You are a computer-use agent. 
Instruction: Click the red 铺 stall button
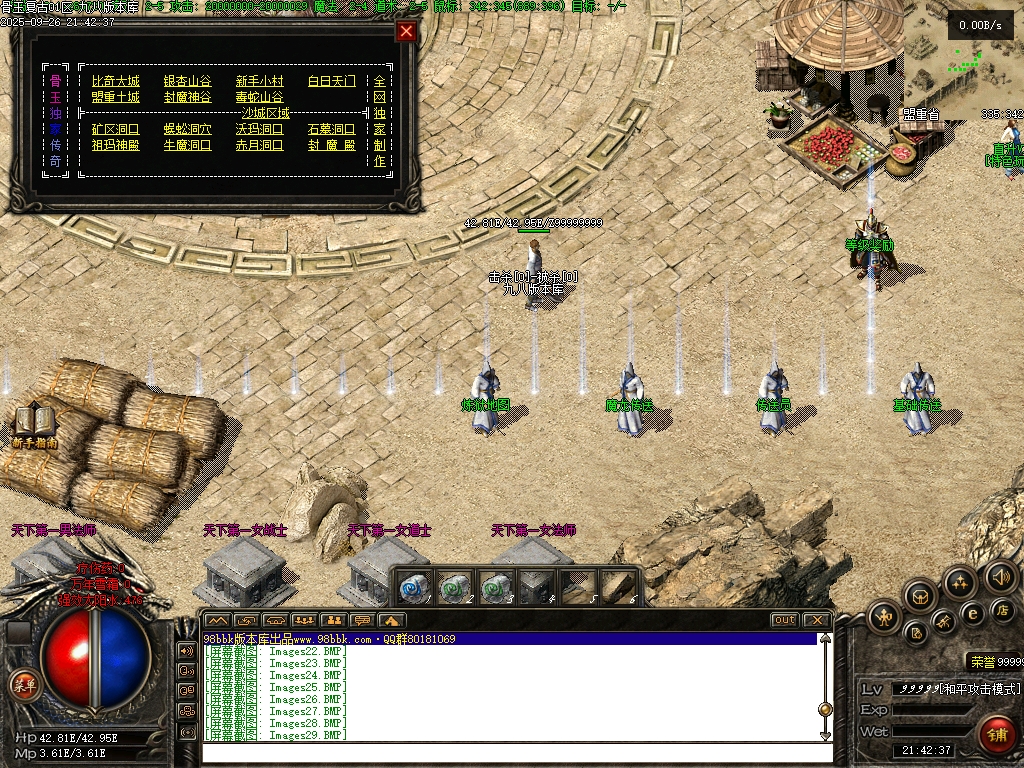point(996,734)
